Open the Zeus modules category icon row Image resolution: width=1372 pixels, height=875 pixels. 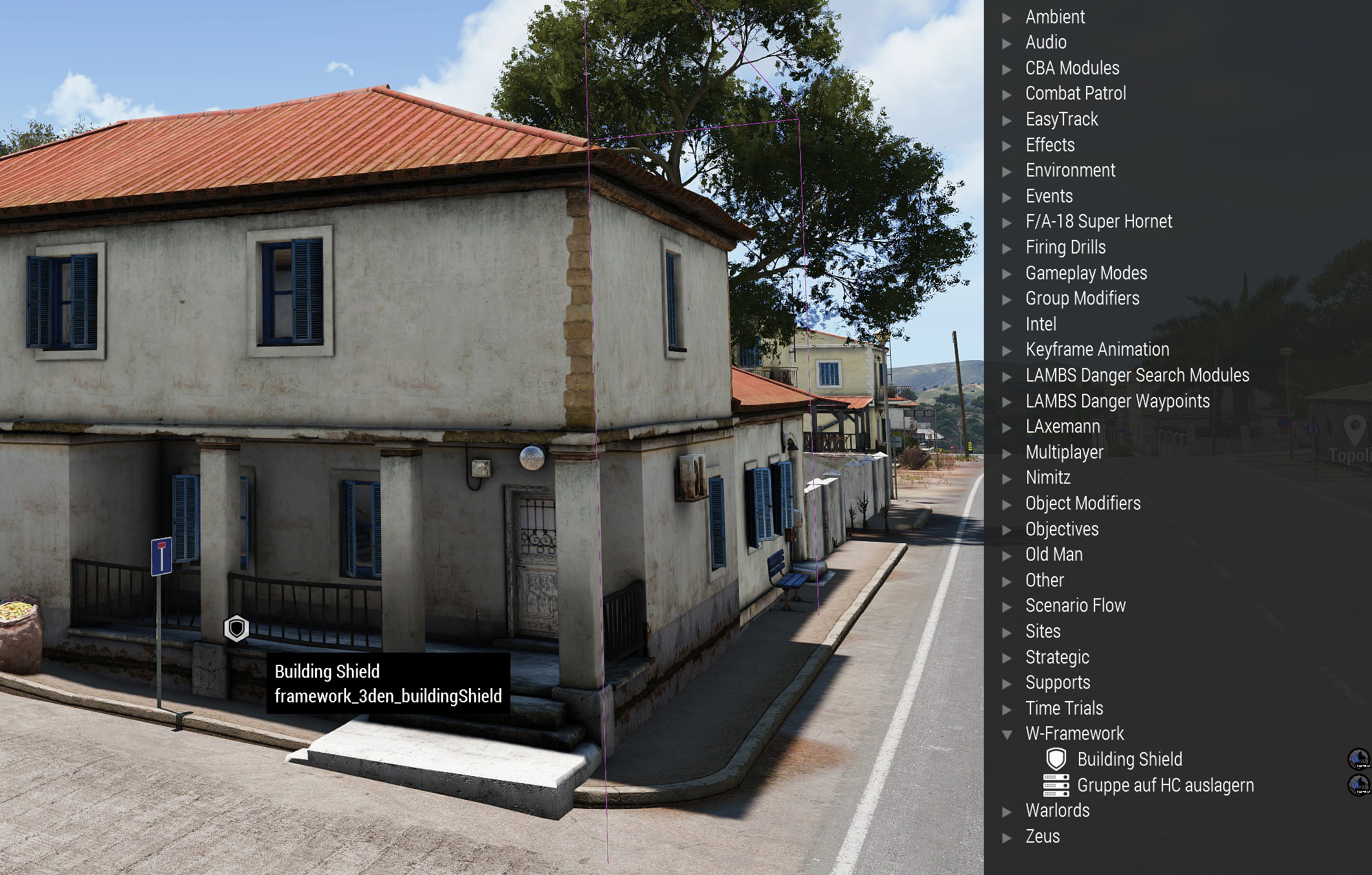(x=1007, y=836)
